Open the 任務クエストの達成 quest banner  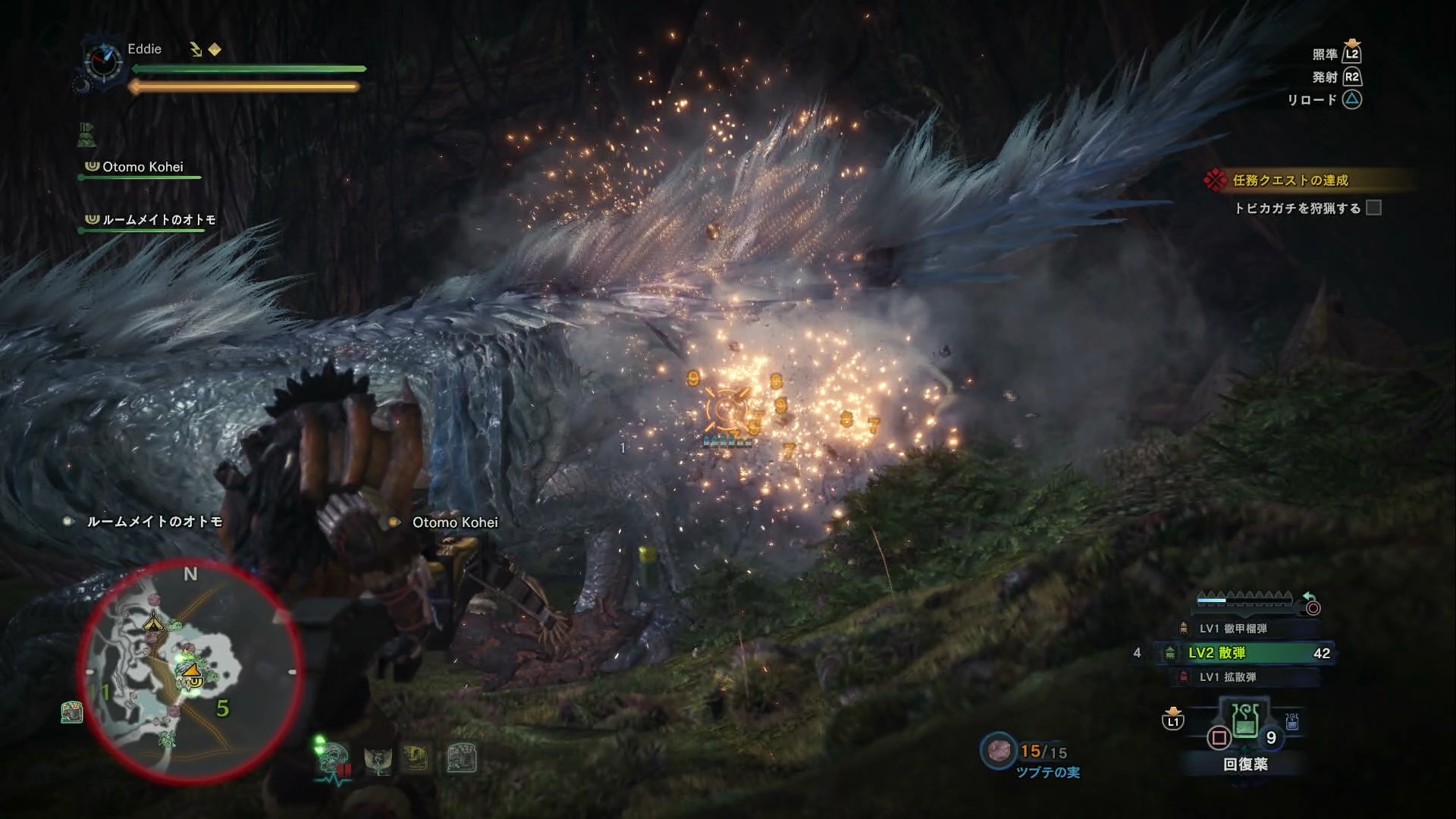click(1289, 180)
